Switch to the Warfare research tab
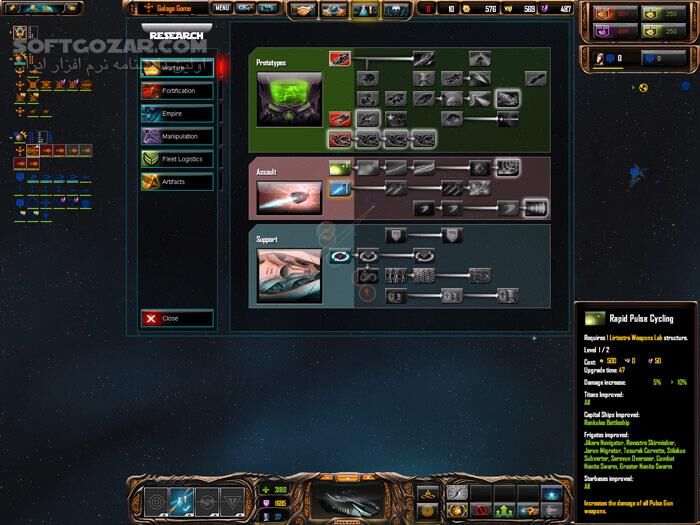The height and width of the screenshot is (525, 700). coord(177,69)
